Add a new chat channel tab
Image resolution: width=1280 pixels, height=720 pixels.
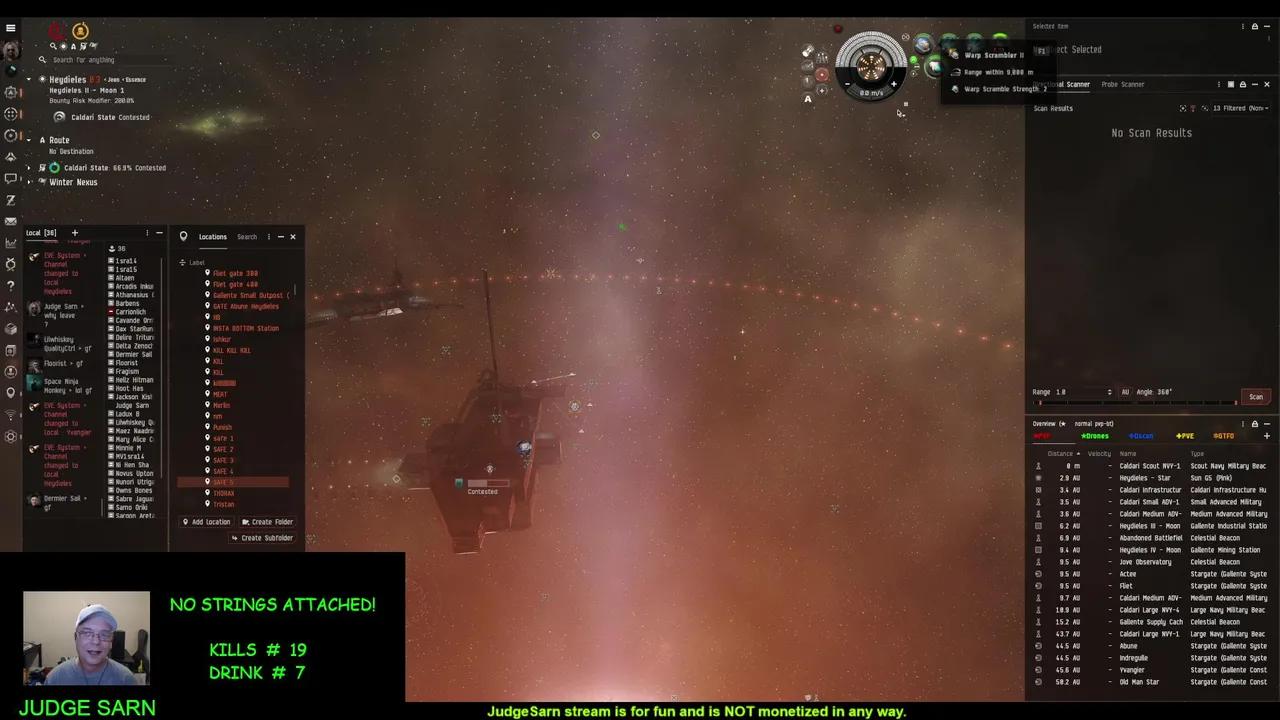click(74, 233)
